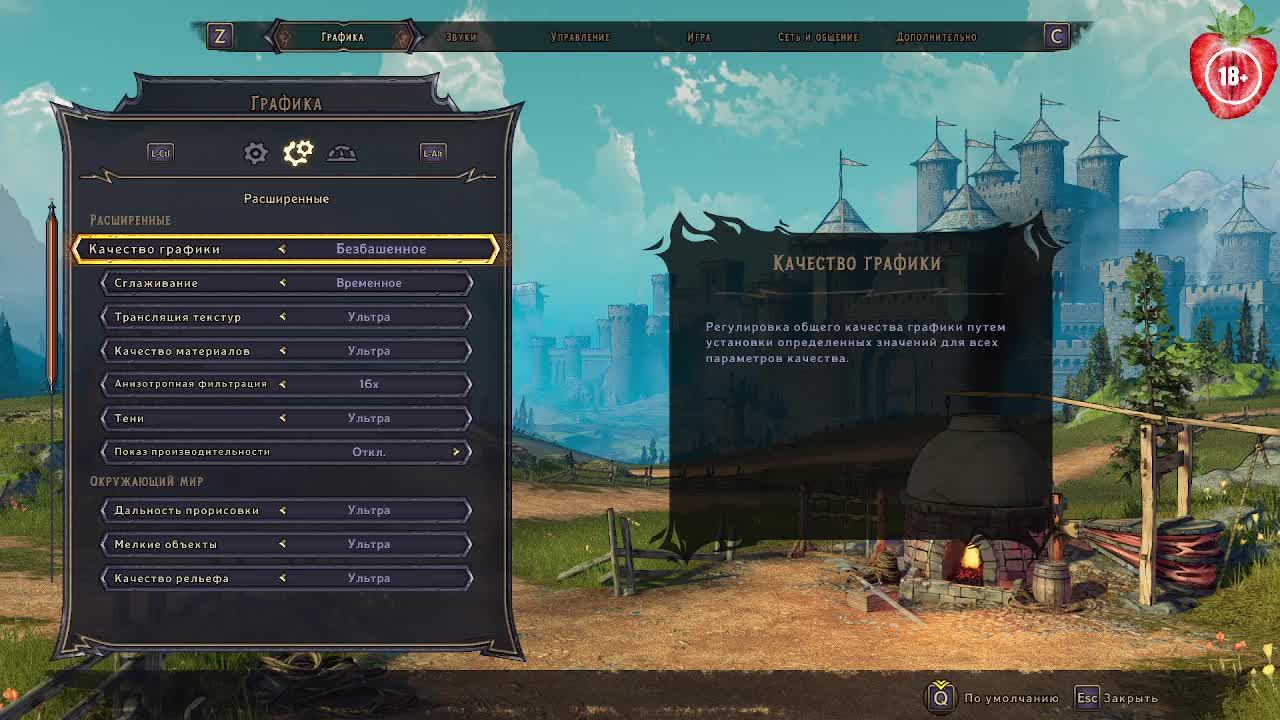Show the basic gear graphics sub-tab
The width and height of the screenshot is (1280, 720).
point(256,153)
